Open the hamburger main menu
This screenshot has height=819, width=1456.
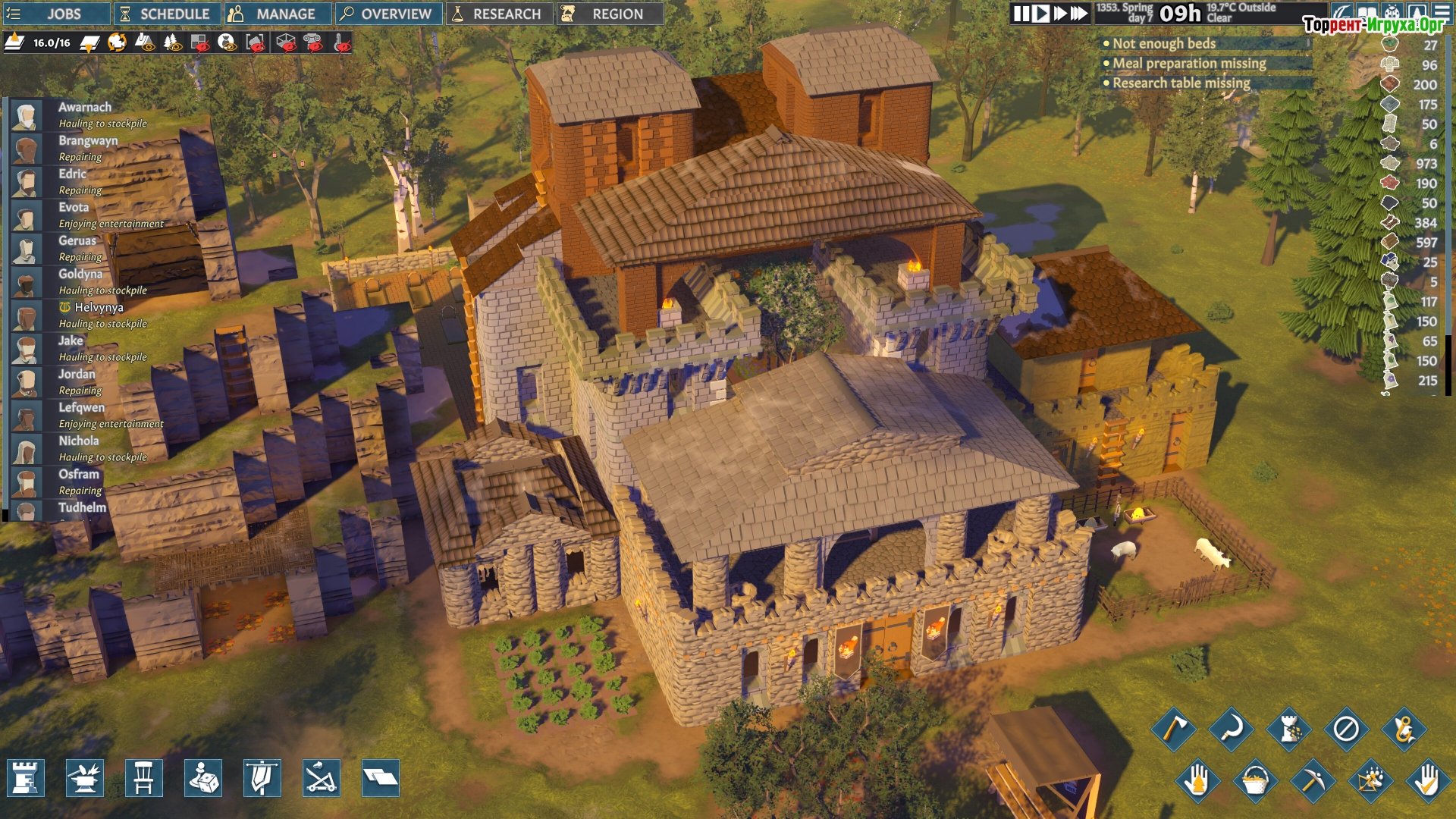(x=1442, y=12)
